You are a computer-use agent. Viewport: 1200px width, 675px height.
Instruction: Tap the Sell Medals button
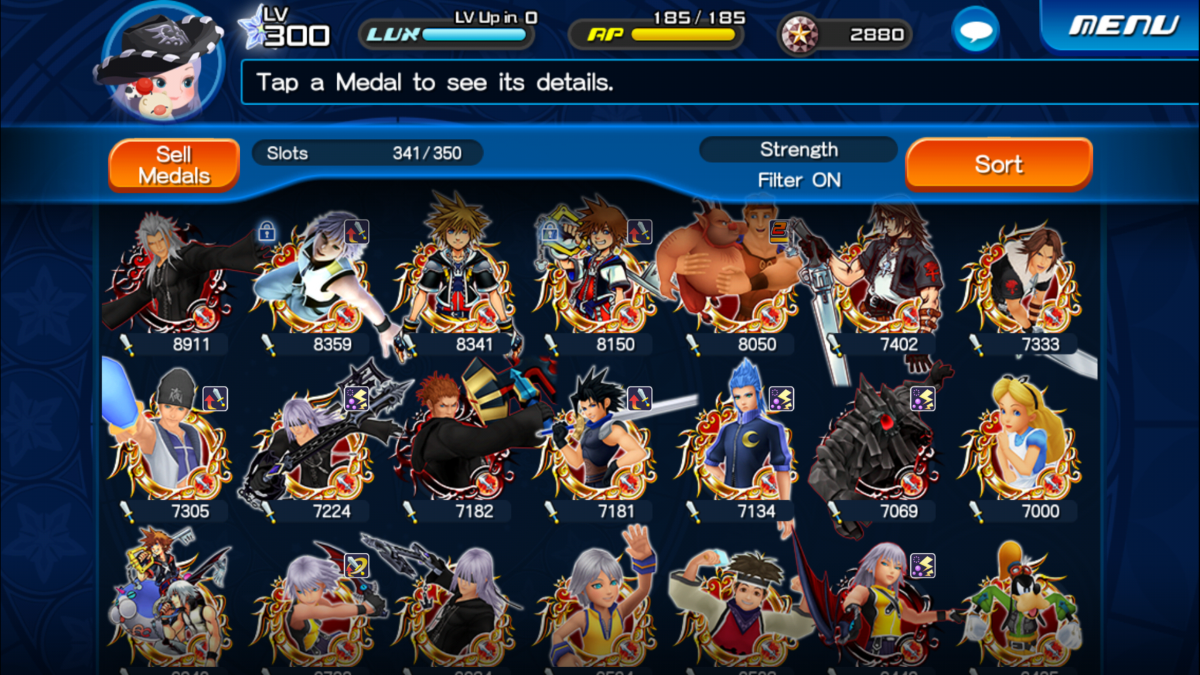tap(174, 165)
